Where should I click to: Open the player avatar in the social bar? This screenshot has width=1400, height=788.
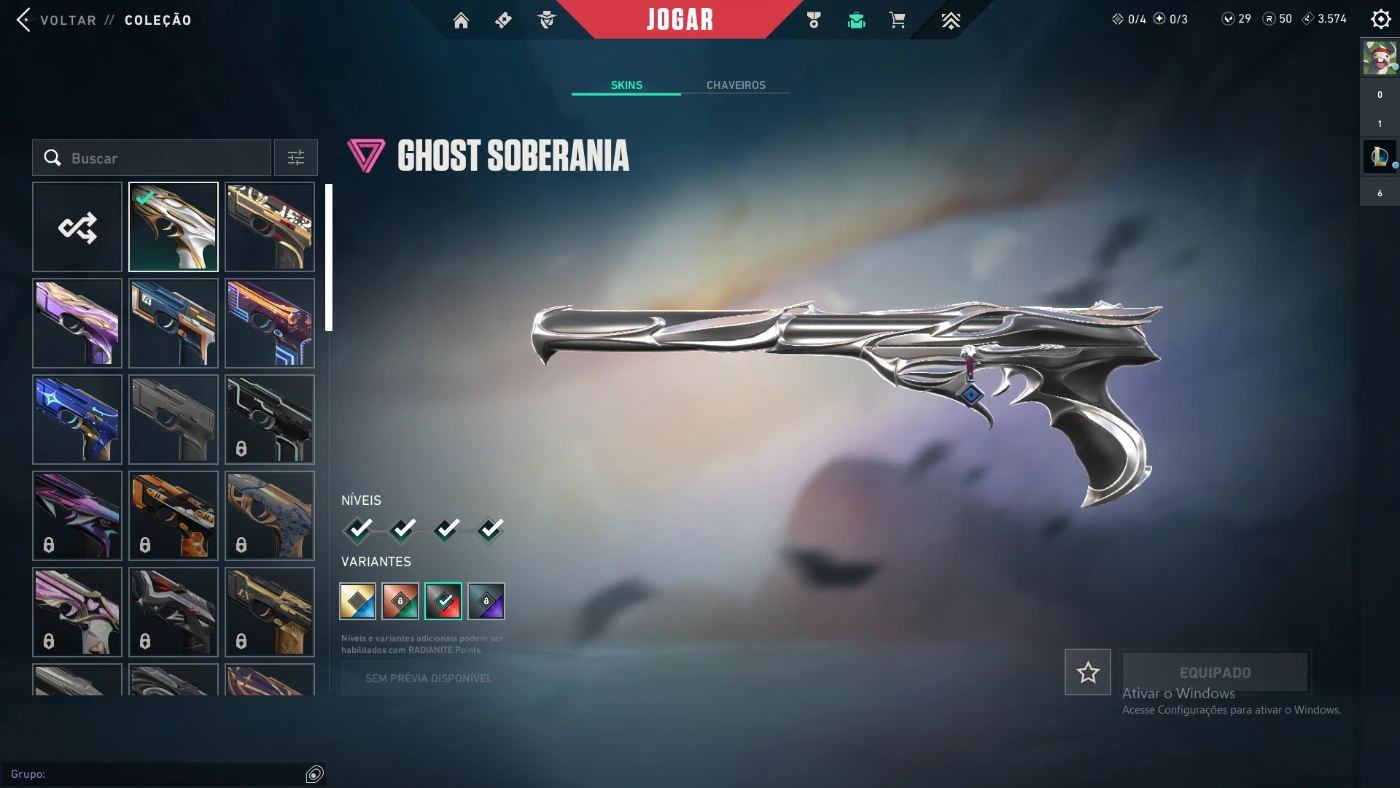tap(1379, 58)
